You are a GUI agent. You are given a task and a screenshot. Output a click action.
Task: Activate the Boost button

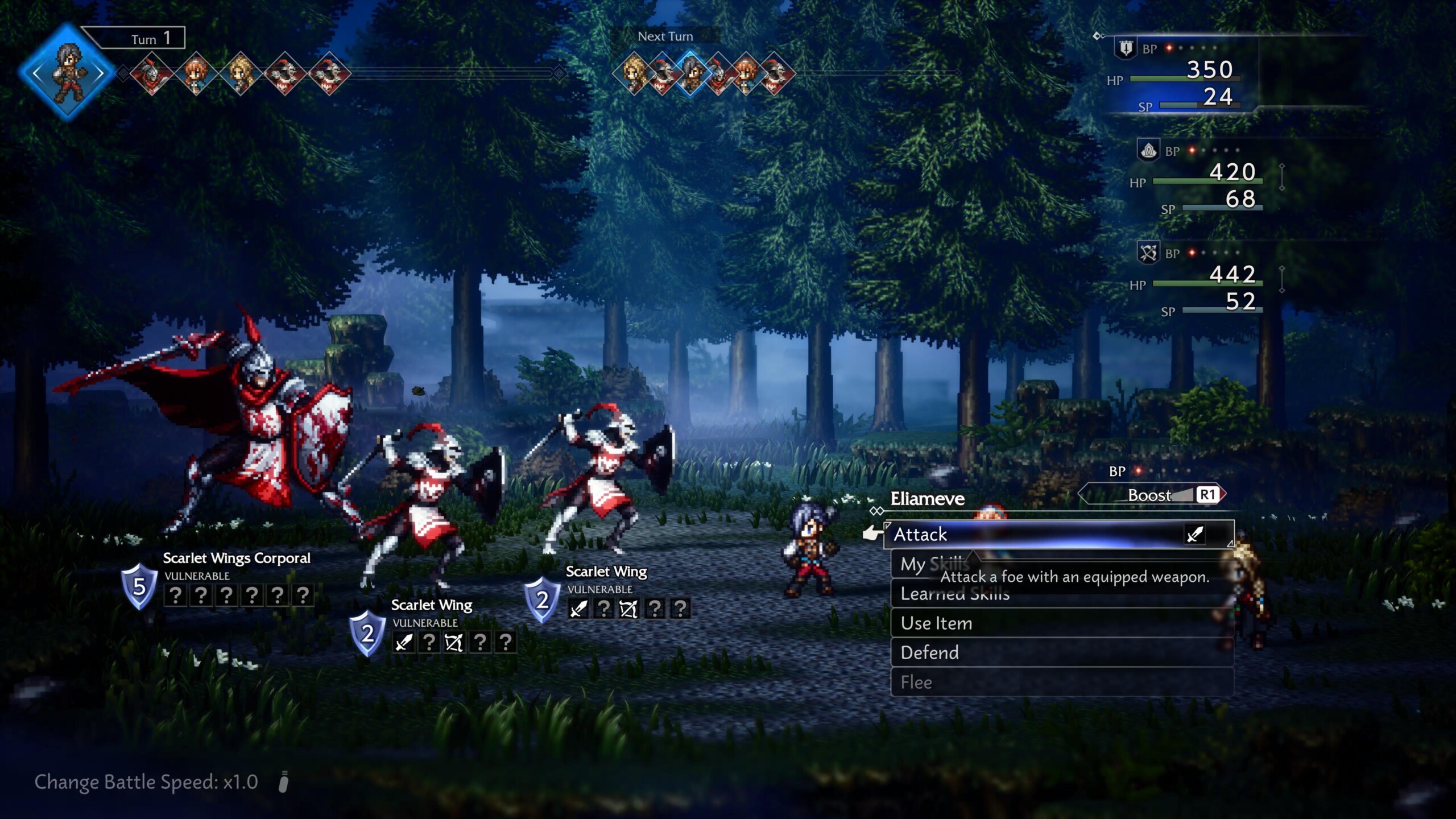(x=1152, y=495)
